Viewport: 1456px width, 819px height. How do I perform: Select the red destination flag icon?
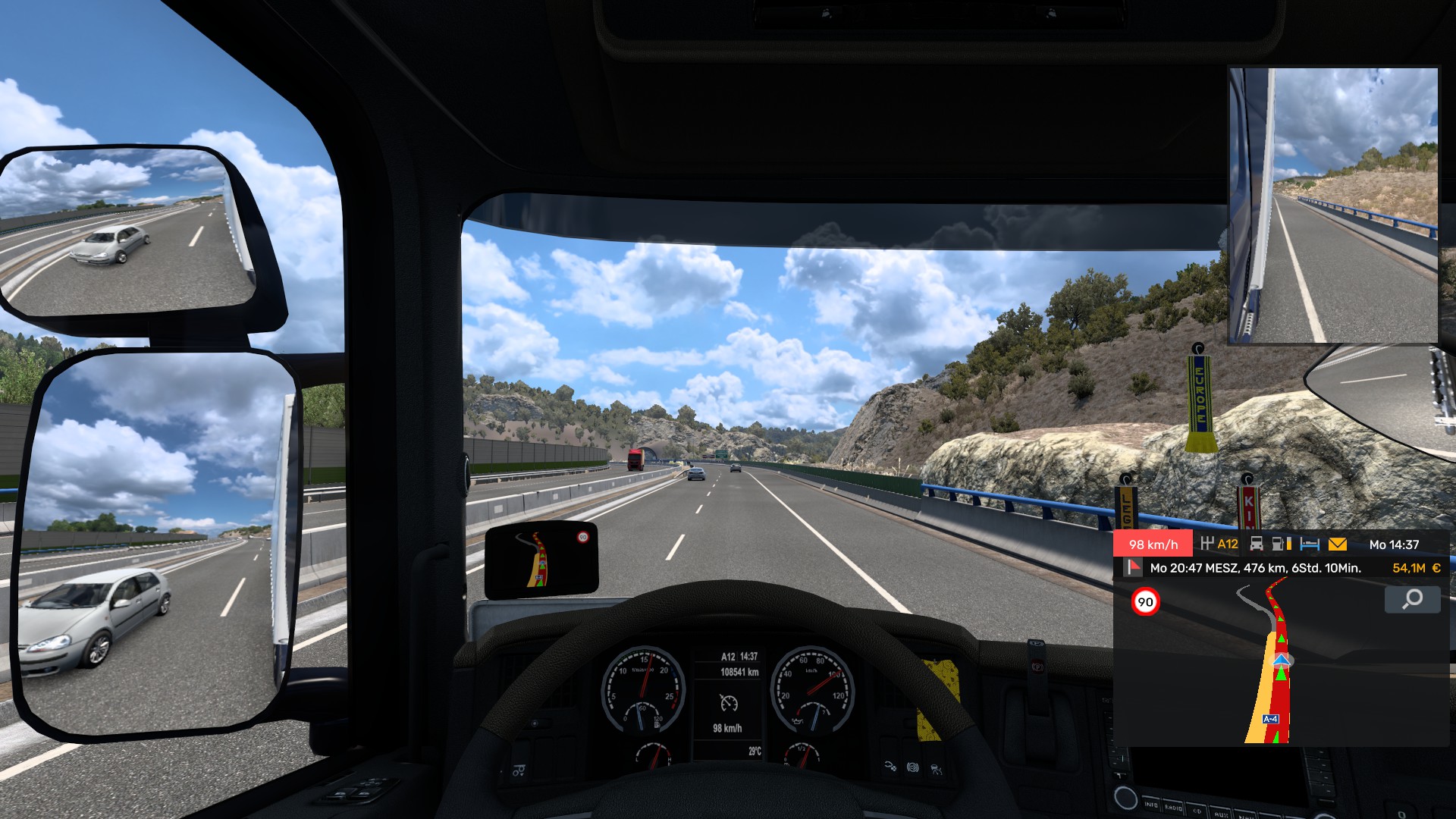click(1134, 567)
